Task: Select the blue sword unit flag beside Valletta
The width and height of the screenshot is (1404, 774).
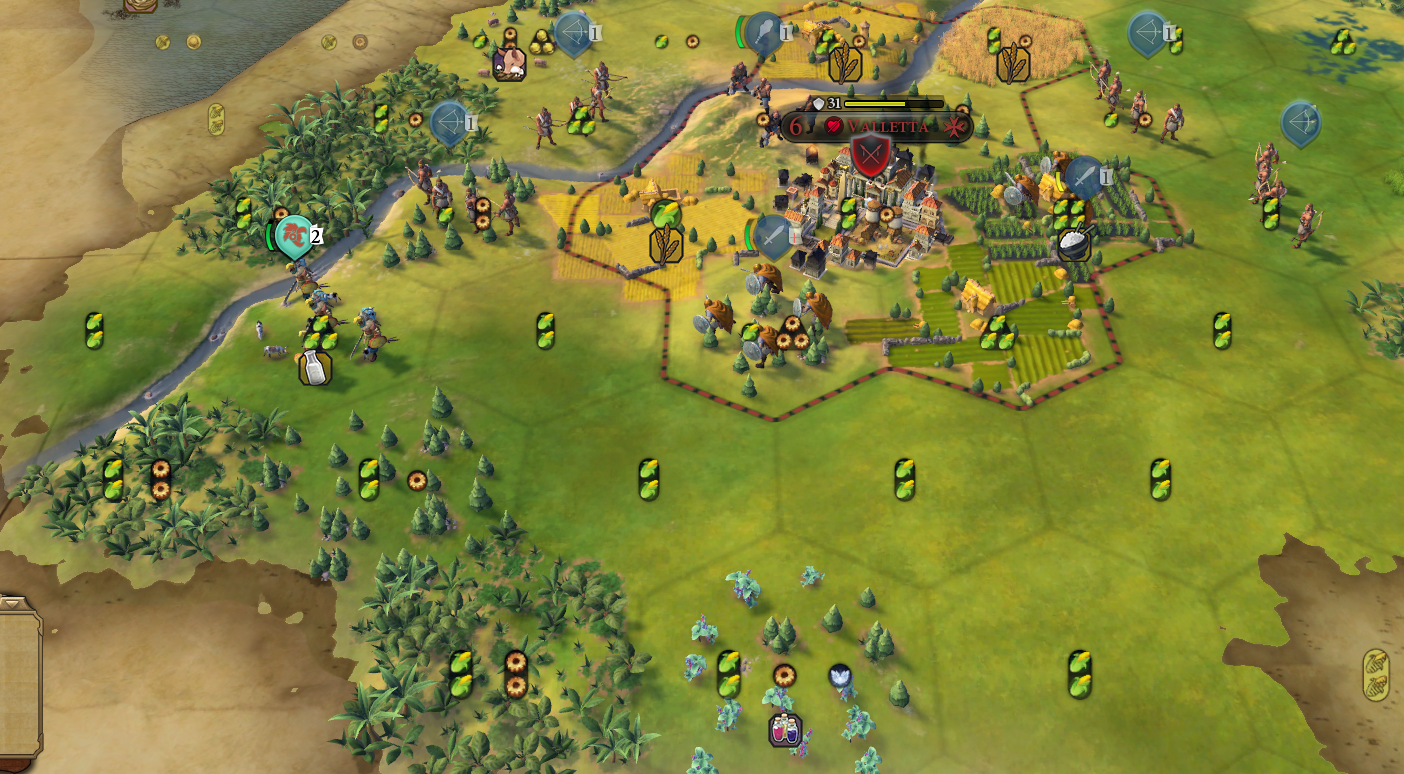Action: tap(770, 232)
